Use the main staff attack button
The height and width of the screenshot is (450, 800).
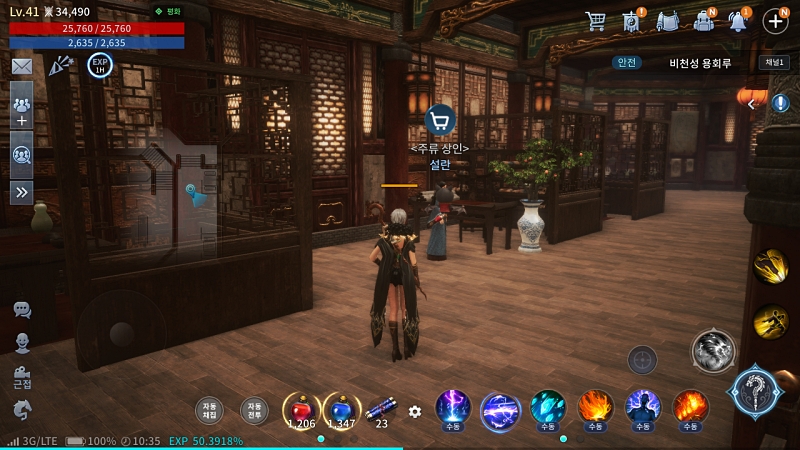(755, 390)
